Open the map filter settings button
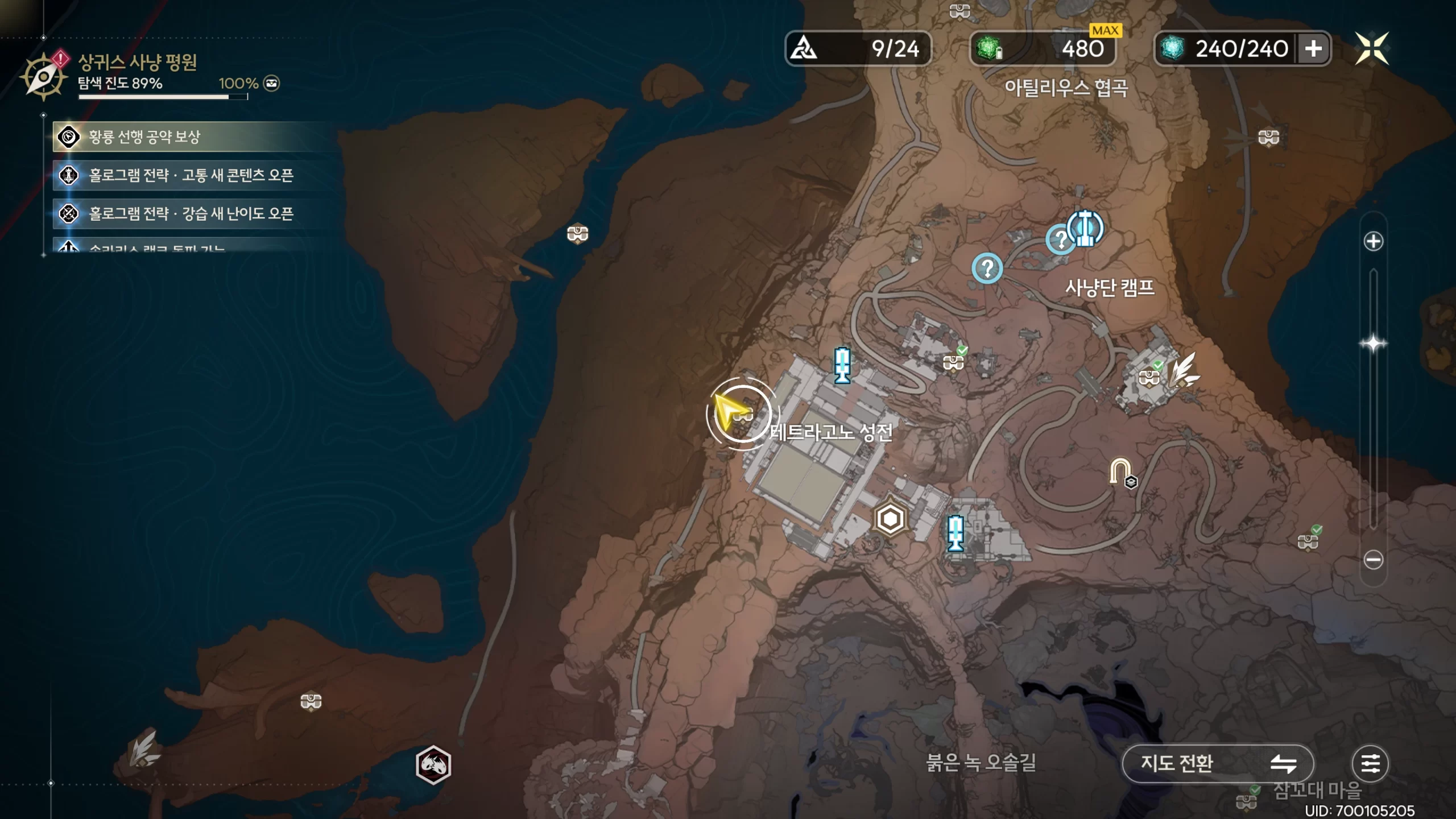Viewport: 1456px width, 819px height. 1370,763
